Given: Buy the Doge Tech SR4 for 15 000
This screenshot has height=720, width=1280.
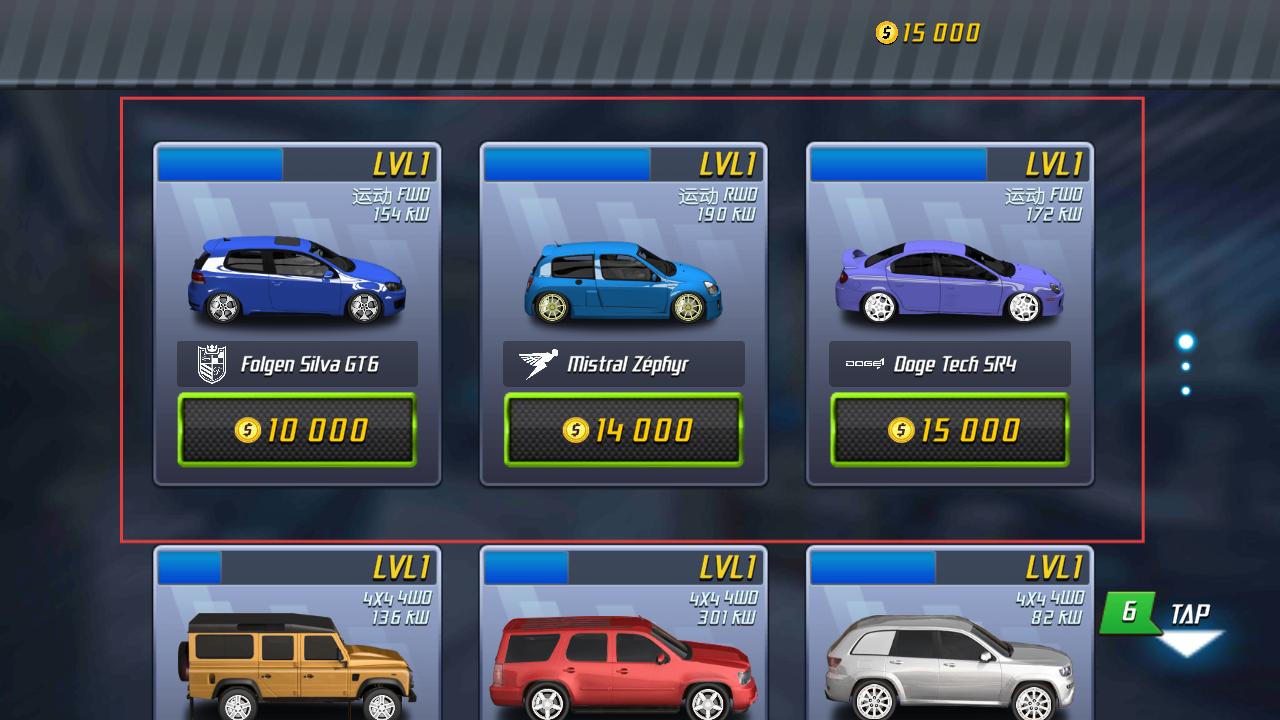Looking at the screenshot, I should (x=949, y=430).
